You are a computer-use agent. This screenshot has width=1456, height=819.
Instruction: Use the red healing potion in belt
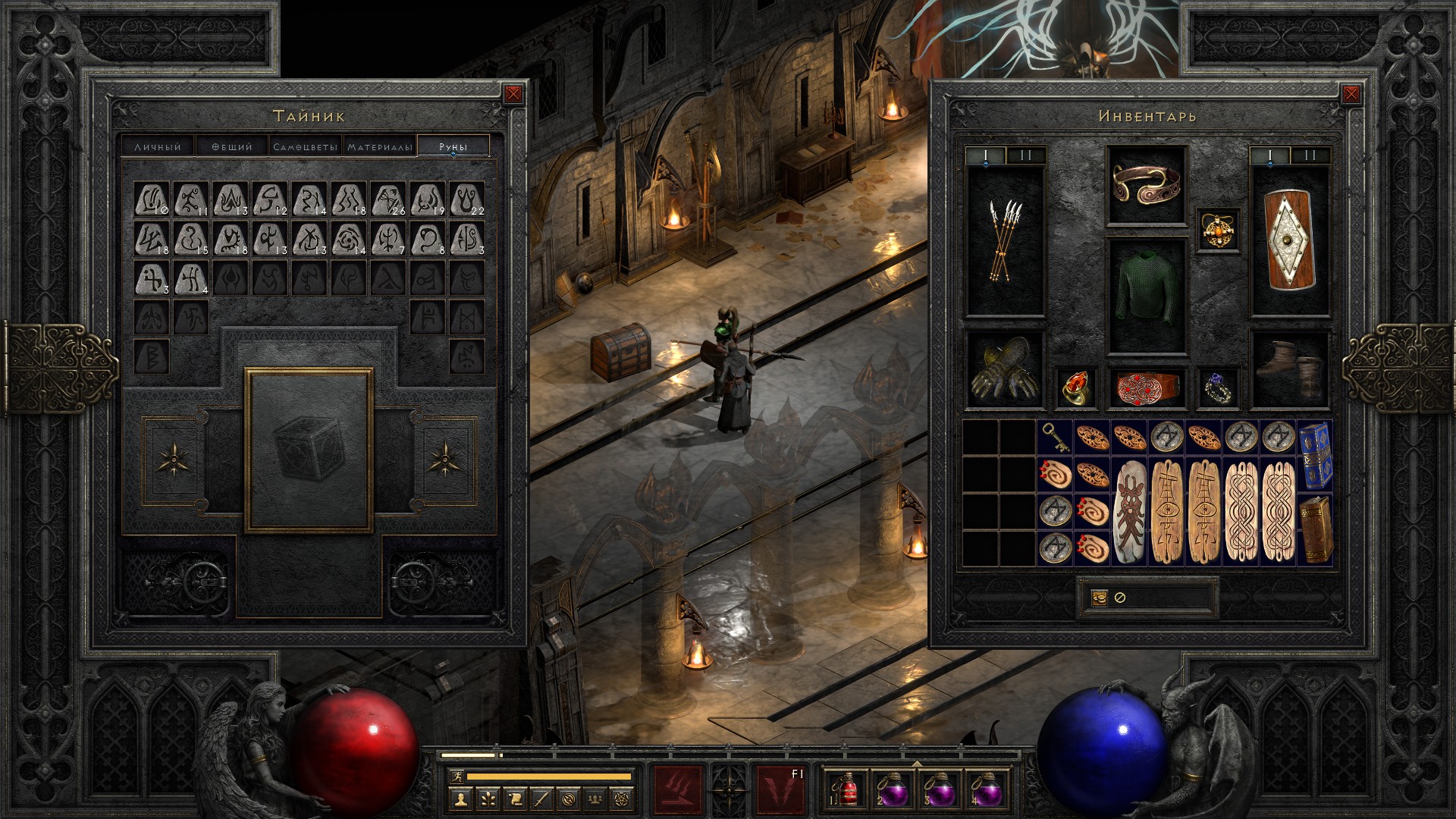[845, 789]
